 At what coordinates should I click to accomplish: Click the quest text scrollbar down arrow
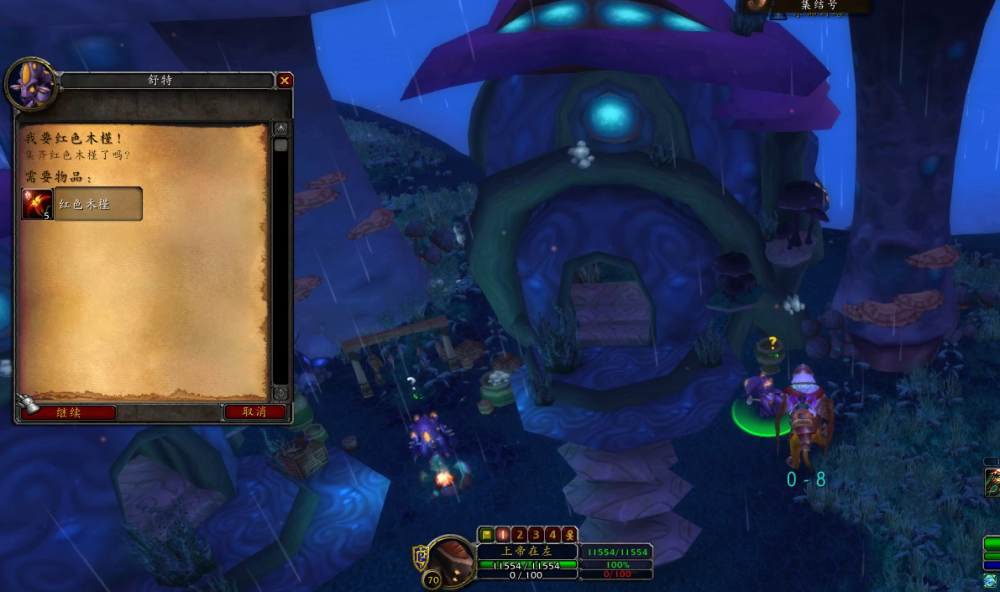coord(281,393)
